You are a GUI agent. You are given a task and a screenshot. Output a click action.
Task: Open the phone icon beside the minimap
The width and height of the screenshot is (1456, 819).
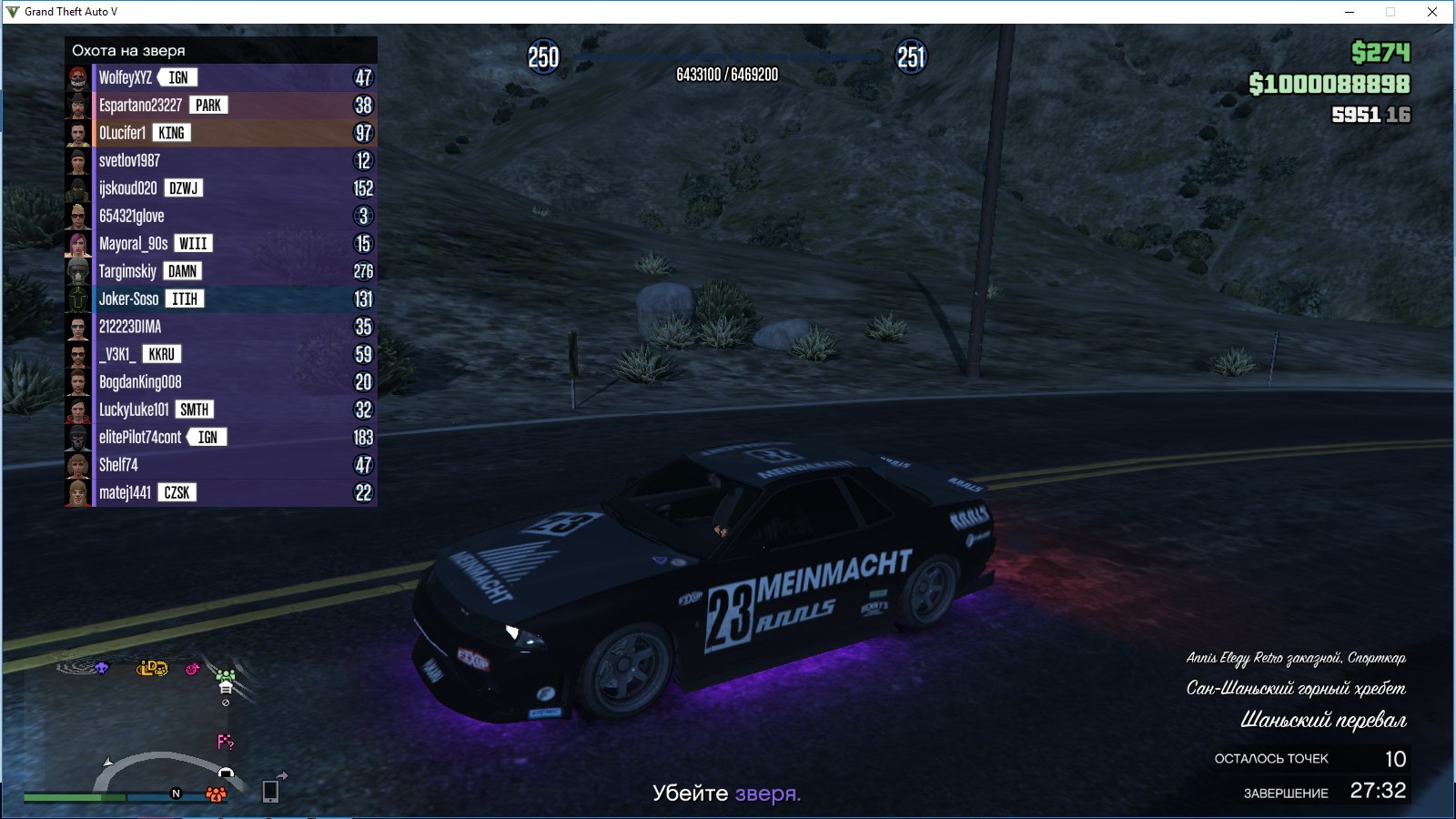pos(270,791)
